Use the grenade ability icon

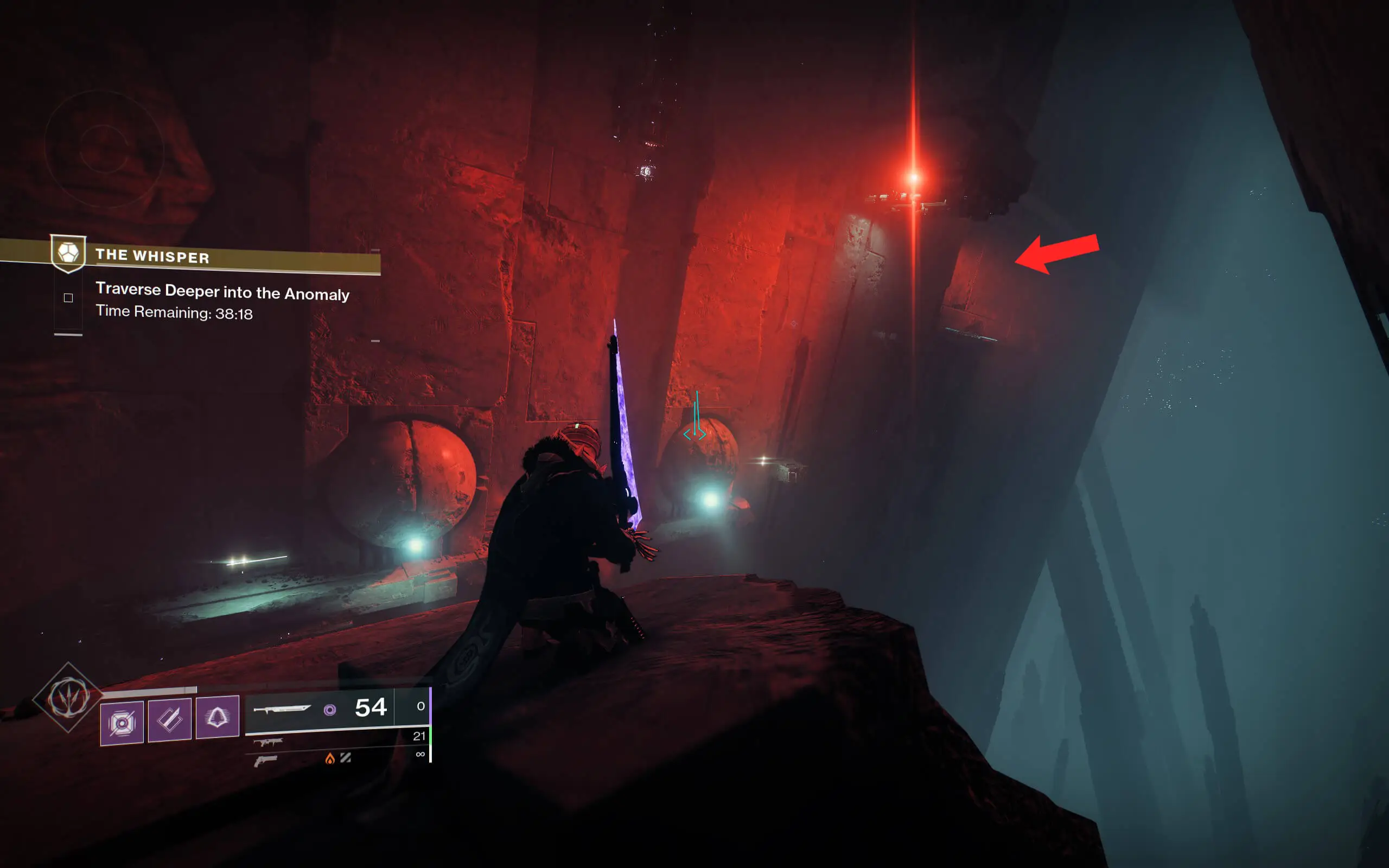(x=122, y=723)
